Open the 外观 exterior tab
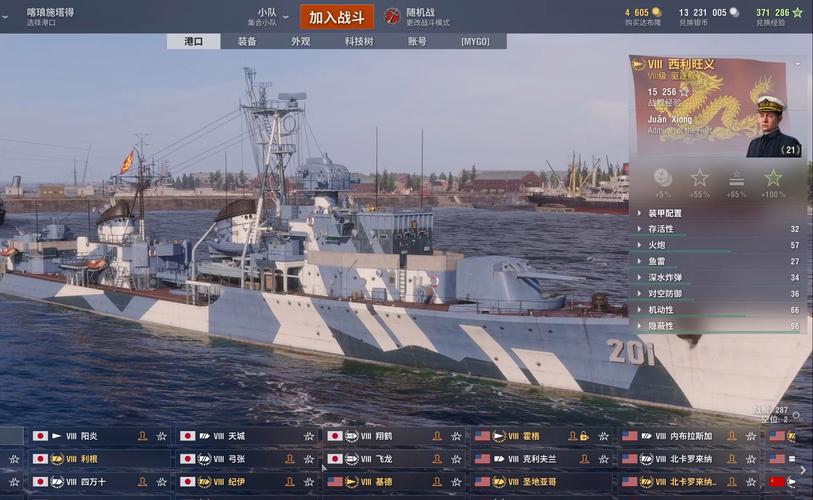The width and height of the screenshot is (813, 500). (x=300, y=42)
